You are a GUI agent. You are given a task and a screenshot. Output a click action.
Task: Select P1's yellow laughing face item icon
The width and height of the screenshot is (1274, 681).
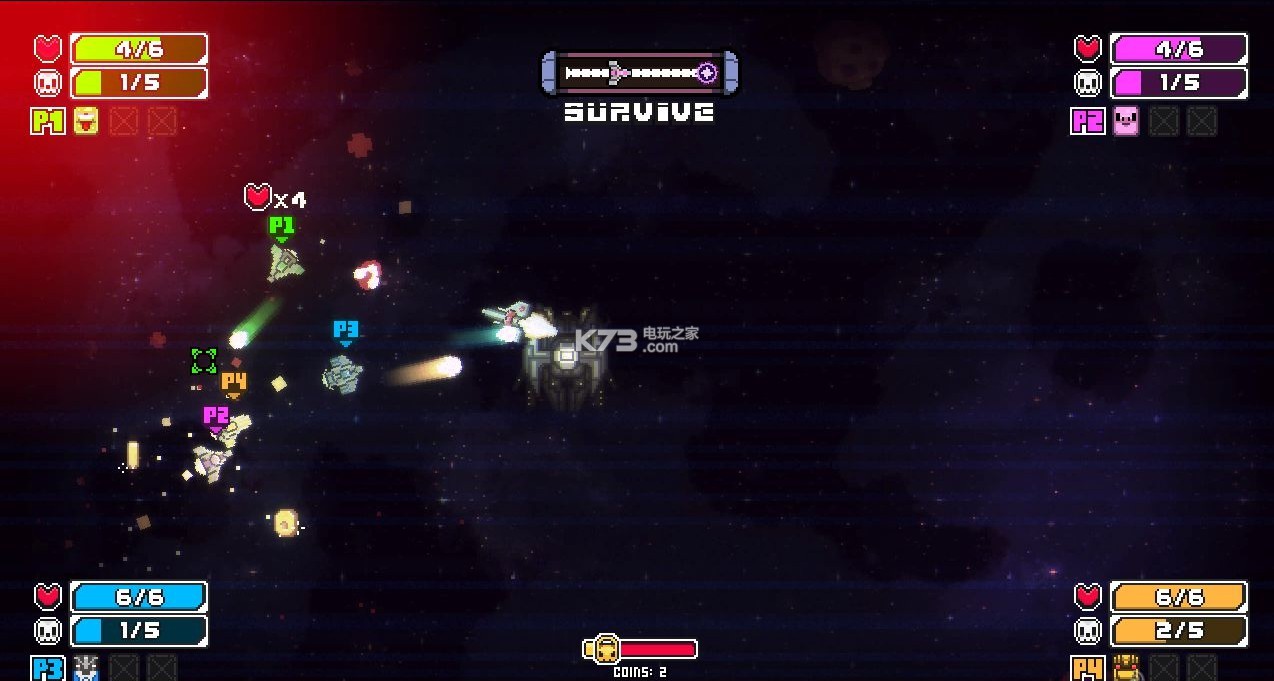(x=86, y=122)
